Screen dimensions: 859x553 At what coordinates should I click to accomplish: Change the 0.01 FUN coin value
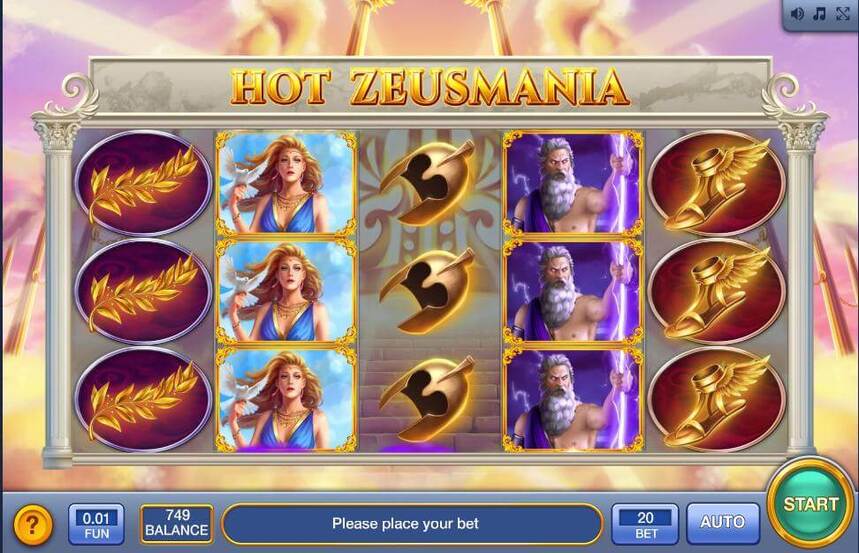click(x=96, y=523)
